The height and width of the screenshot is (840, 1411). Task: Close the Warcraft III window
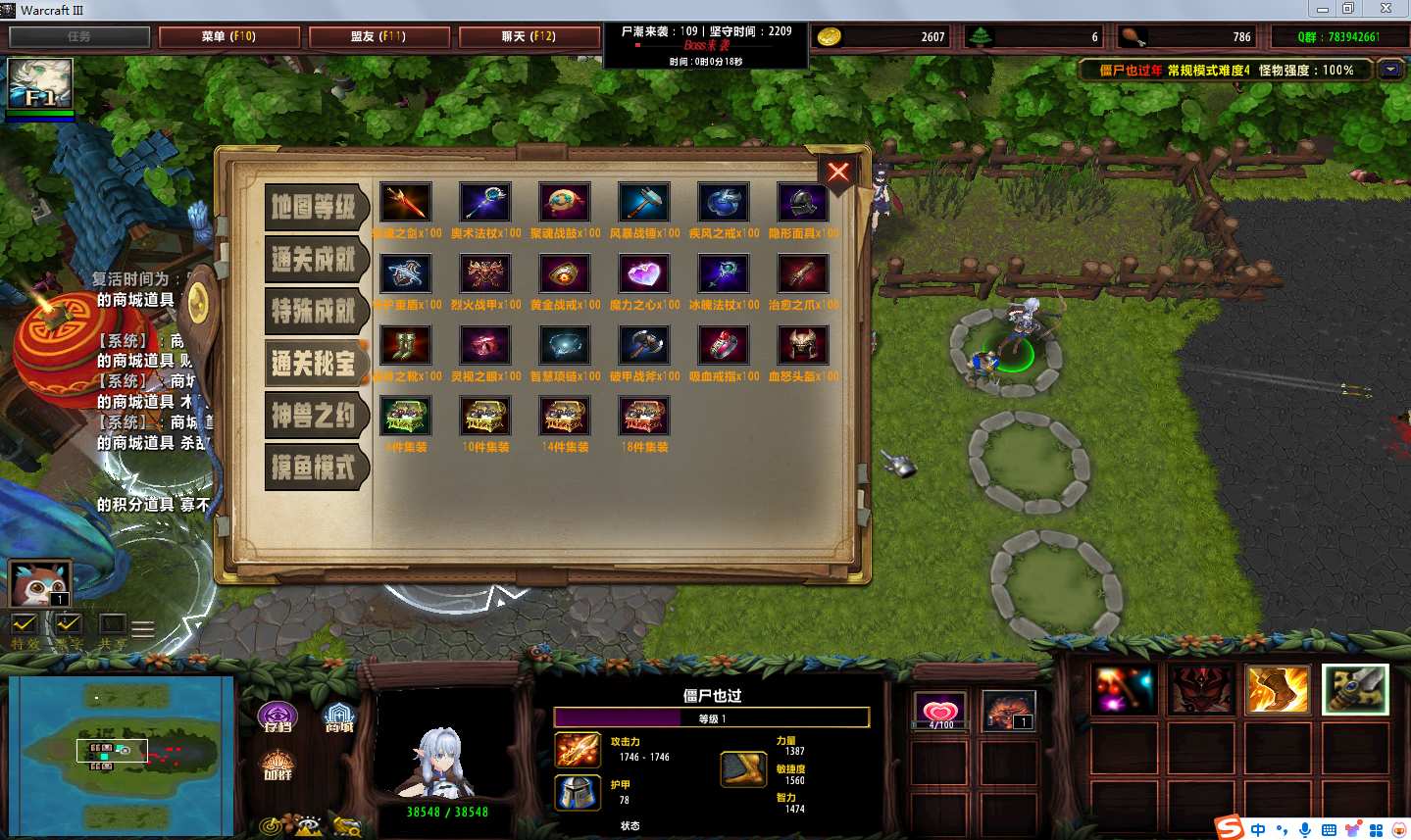[1386, 9]
